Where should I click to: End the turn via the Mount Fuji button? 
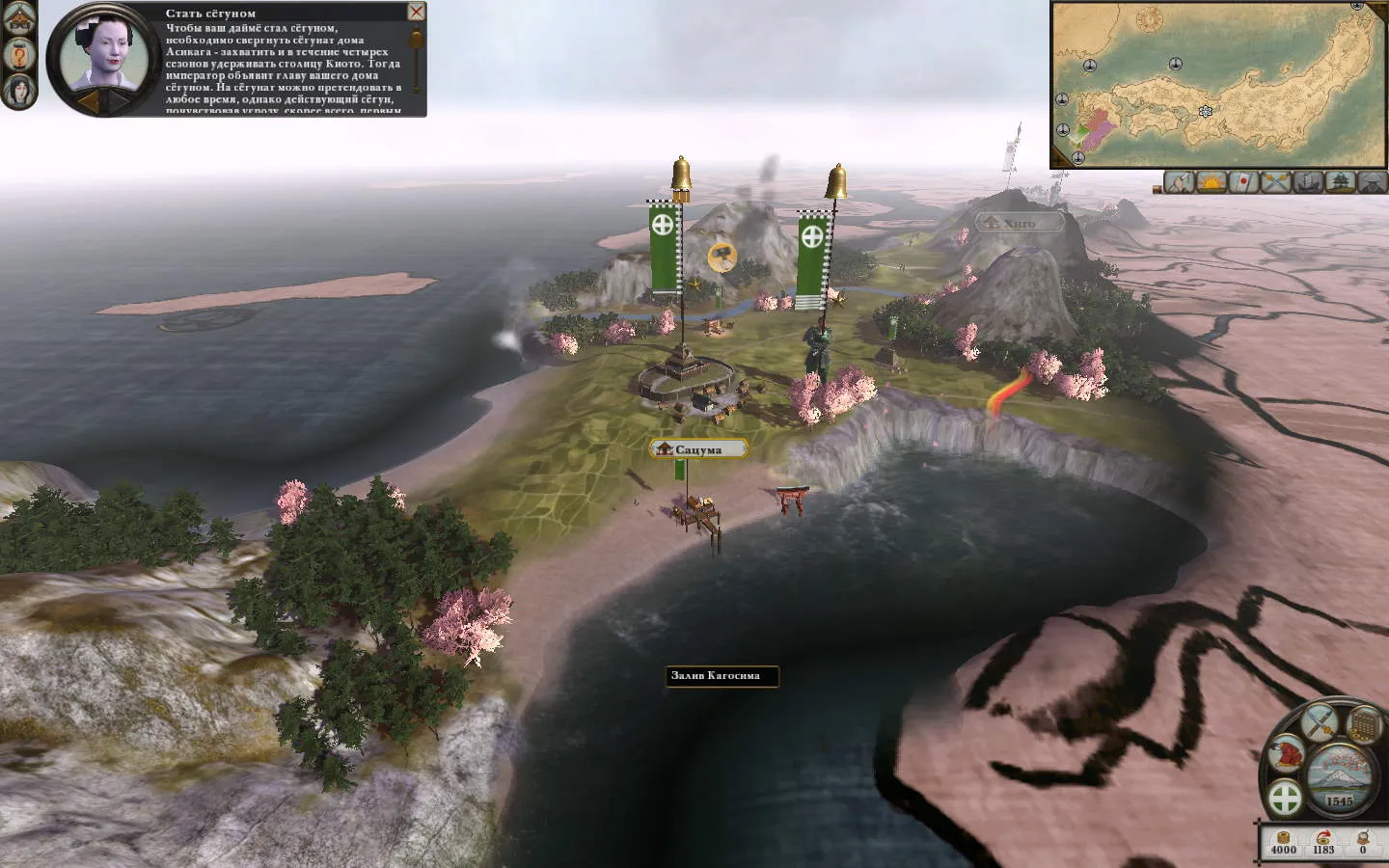[1339, 770]
